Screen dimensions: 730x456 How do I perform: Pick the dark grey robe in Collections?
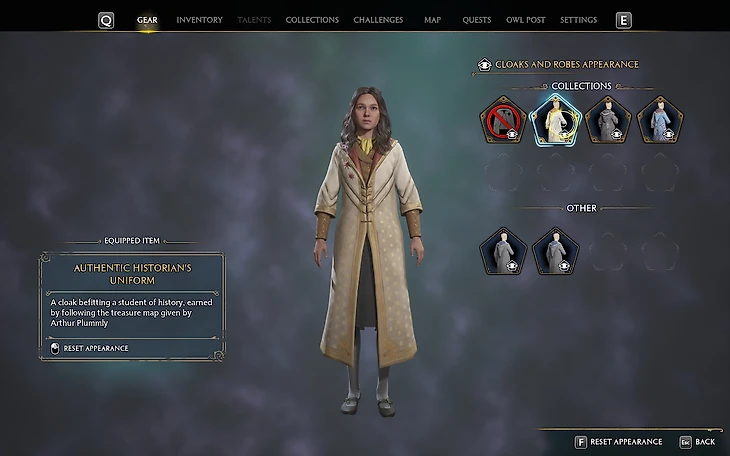[x=607, y=120]
